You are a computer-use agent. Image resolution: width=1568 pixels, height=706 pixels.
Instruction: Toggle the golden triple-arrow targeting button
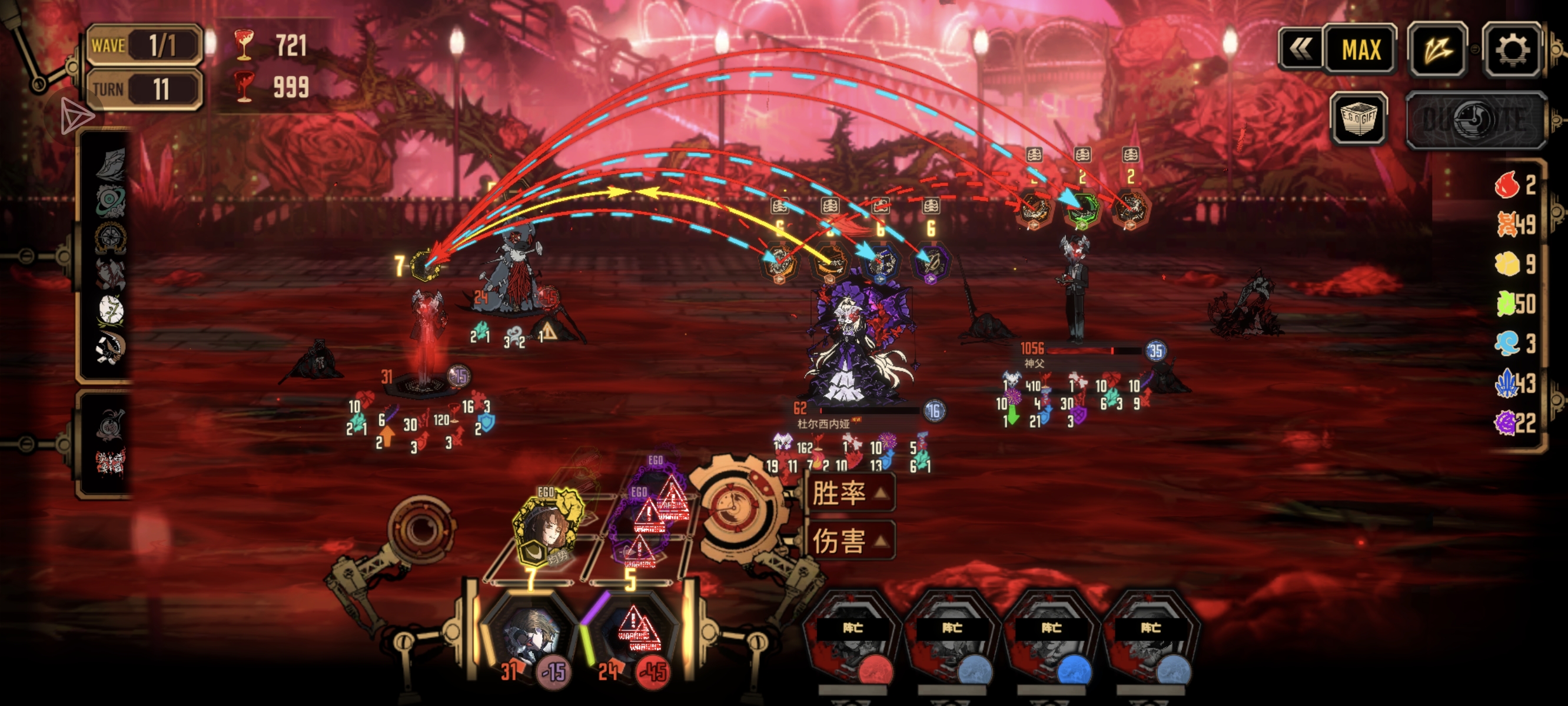click(1437, 50)
